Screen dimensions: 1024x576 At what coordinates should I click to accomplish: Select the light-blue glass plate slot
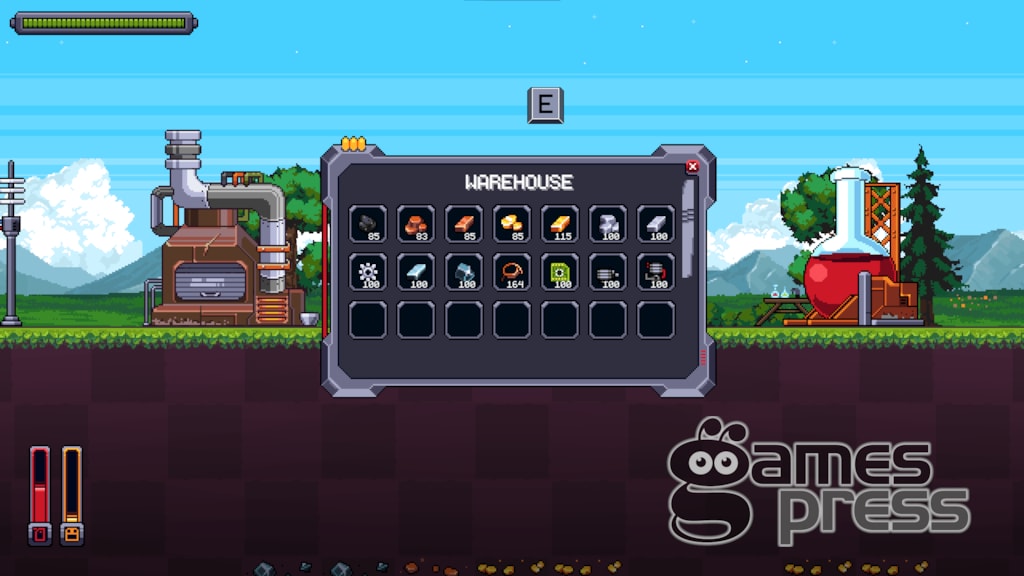tap(416, 272)
